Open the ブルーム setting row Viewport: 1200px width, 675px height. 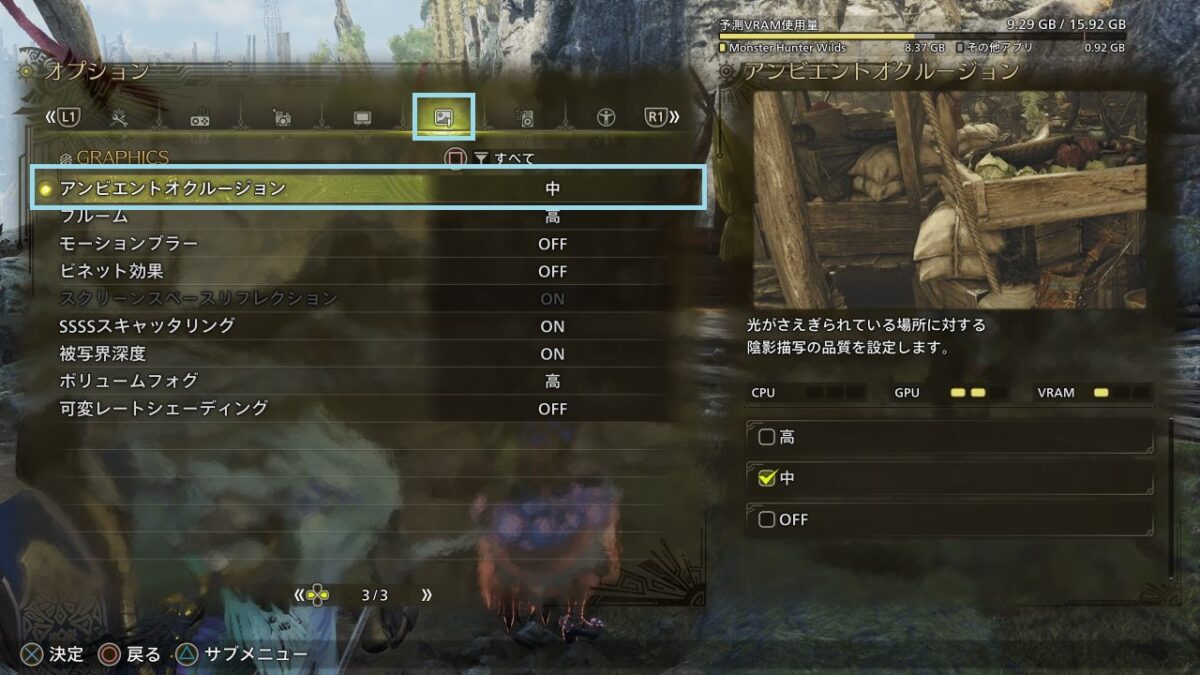(370, 216)
